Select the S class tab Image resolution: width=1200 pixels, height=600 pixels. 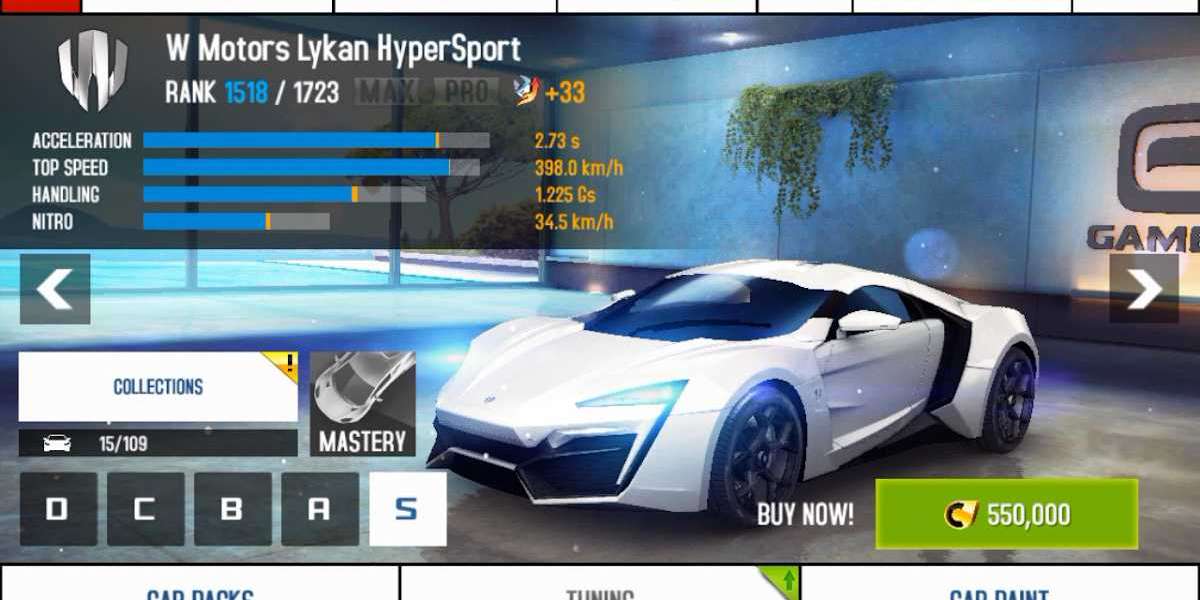[407, 509]
